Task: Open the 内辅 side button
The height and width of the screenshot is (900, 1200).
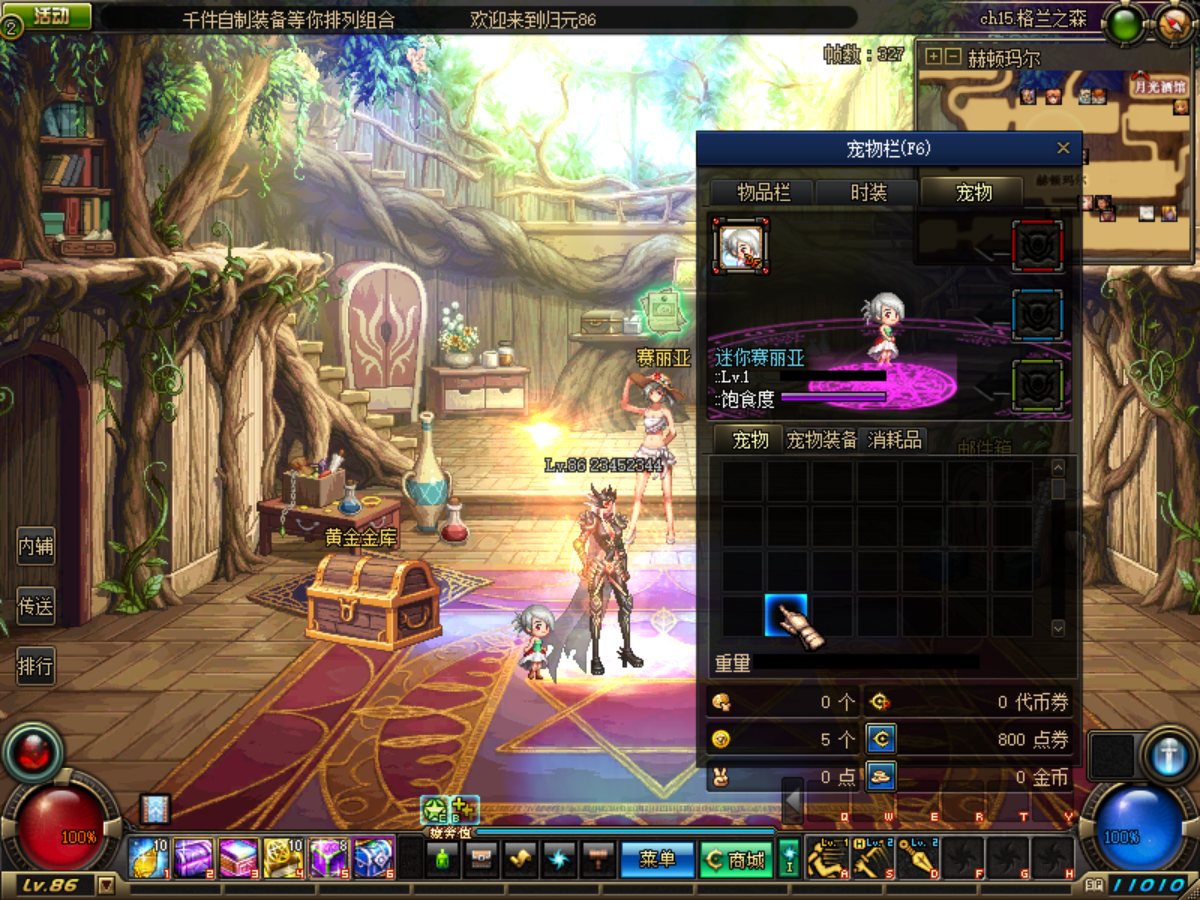Action: pos(36,547)
